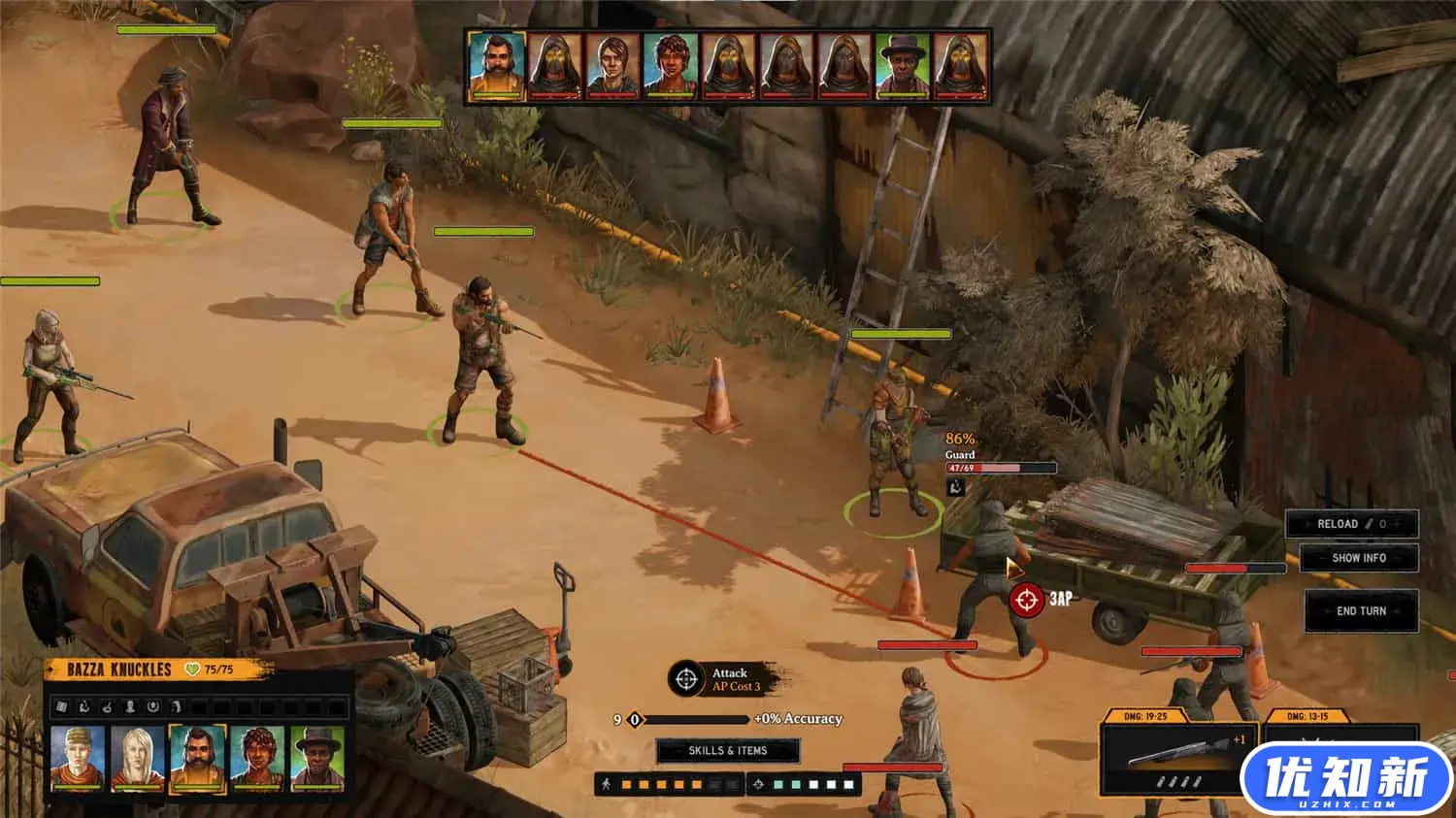Open Show Info panel
The image size is (1456, 818).
pos(1359,558)
